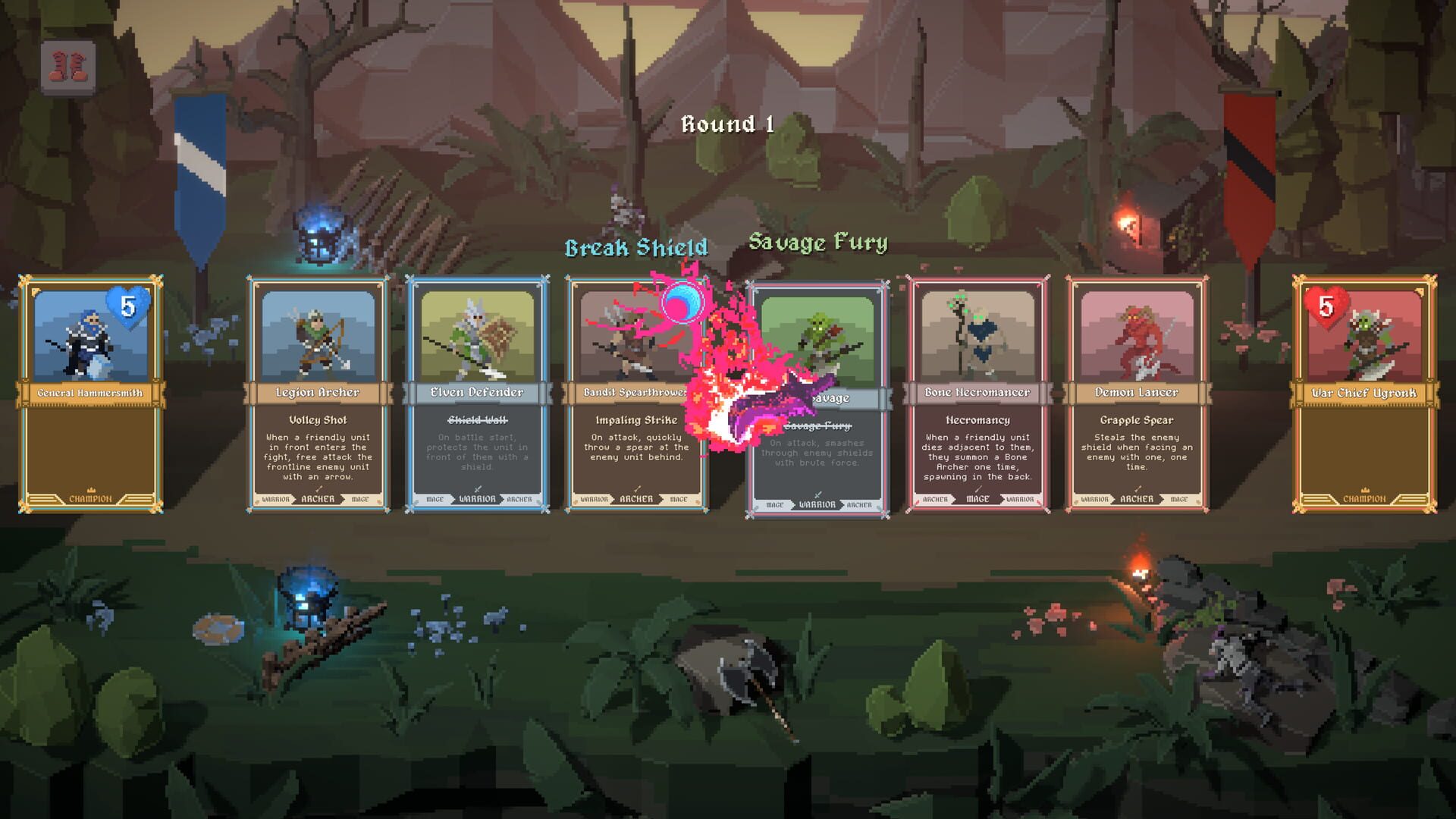This screenshot has width=1456, height=819.
Task: Click the Savage card portrait
Action: click(817, 334)
